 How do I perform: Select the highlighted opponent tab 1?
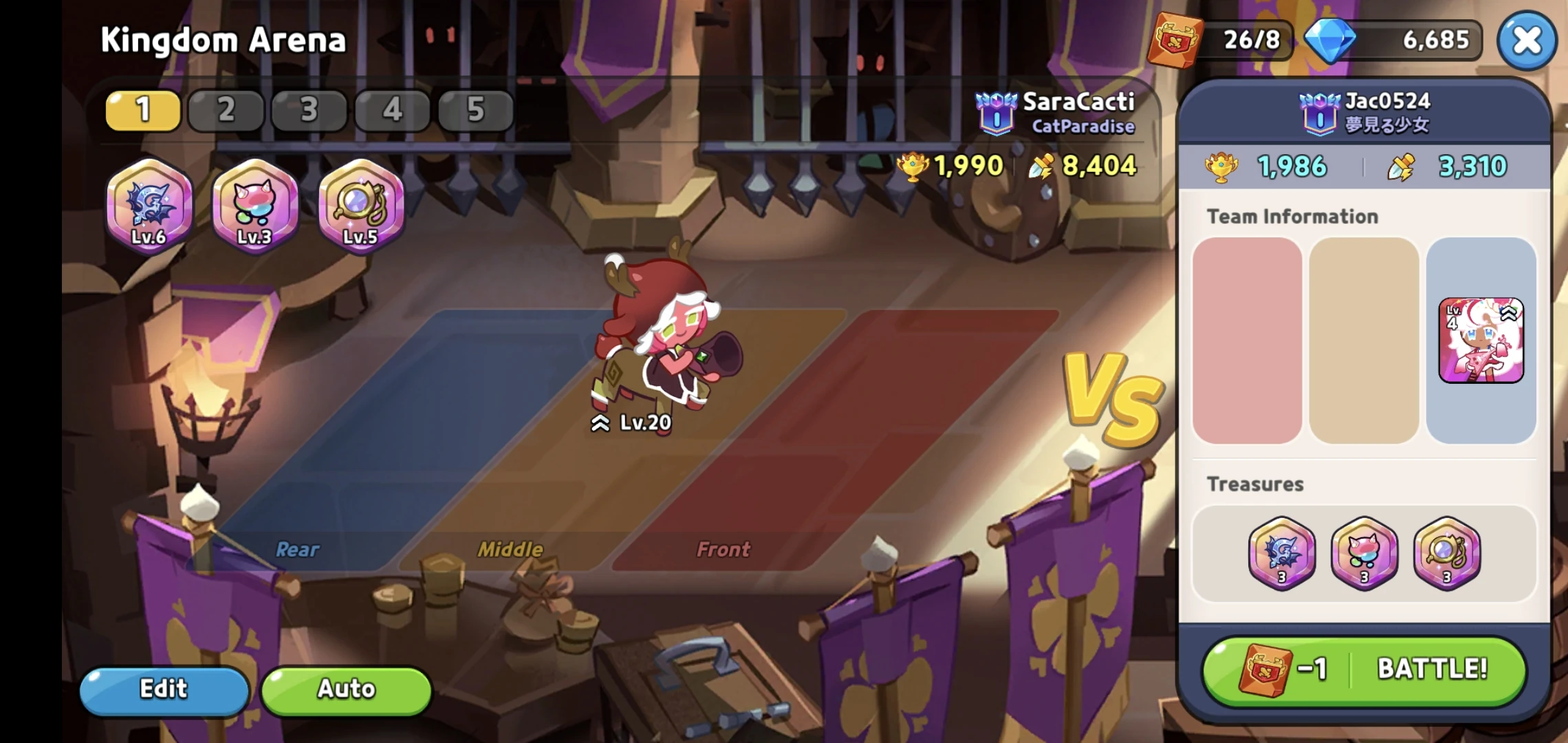(142, 110)
